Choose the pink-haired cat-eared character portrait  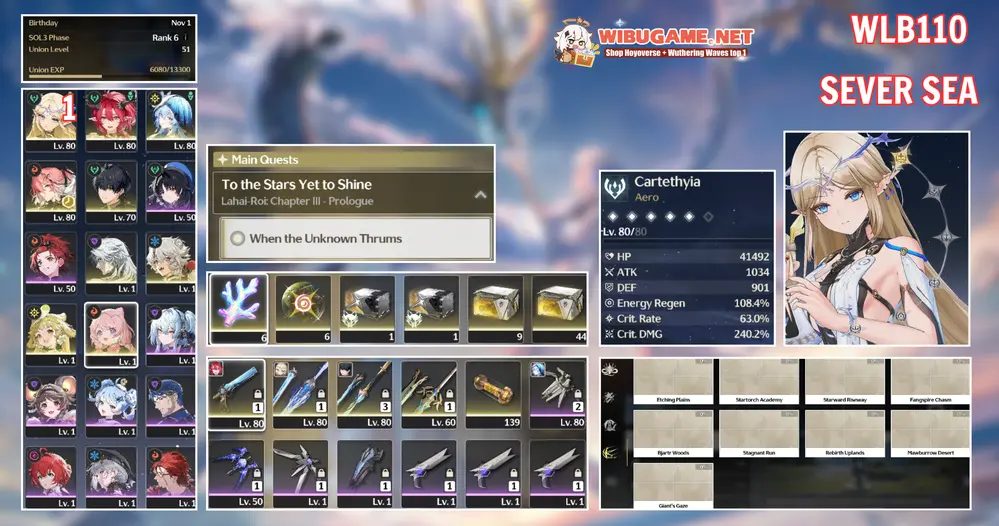[111, 335]
